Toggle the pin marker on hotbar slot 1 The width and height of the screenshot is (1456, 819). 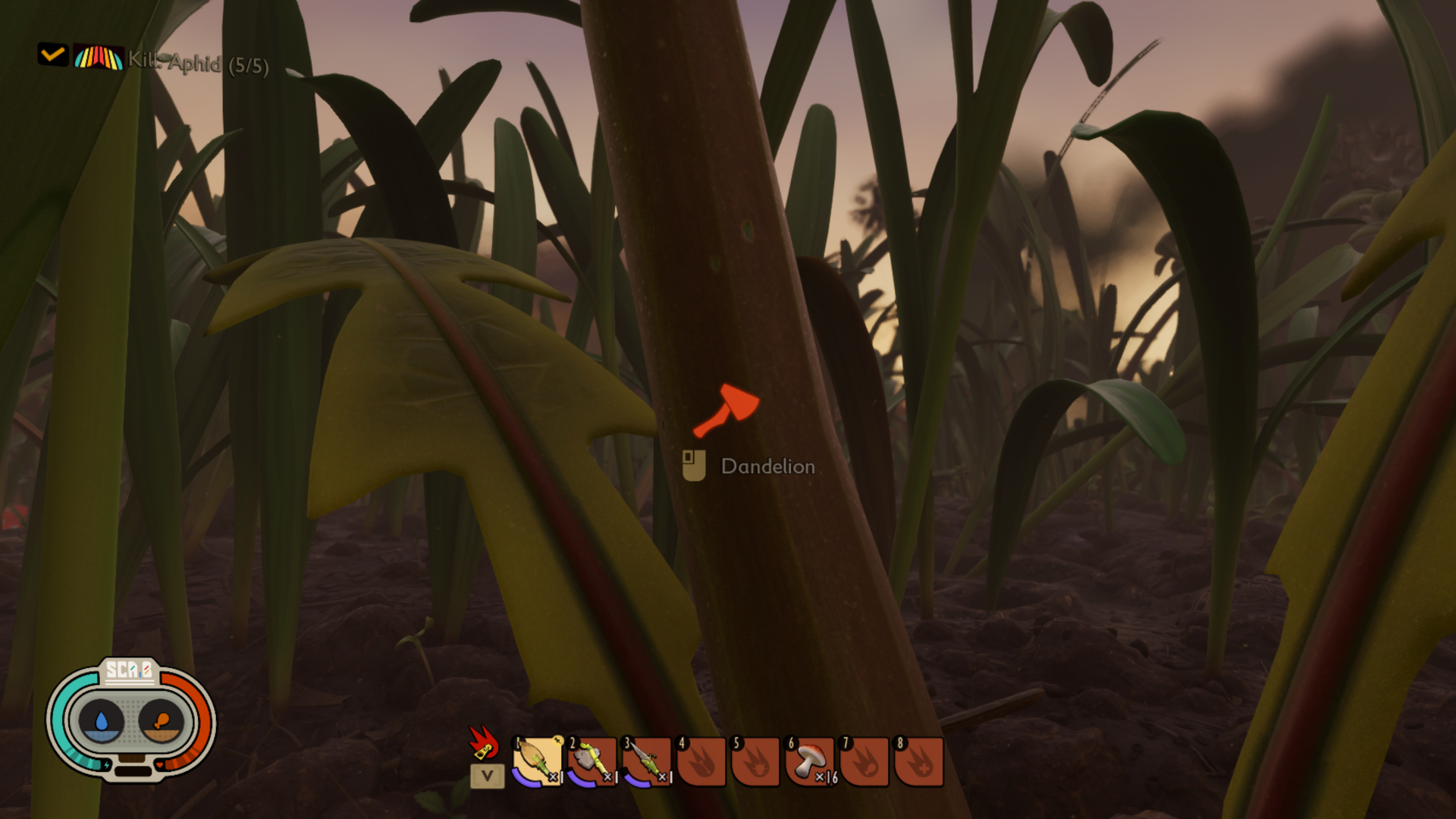557,741
